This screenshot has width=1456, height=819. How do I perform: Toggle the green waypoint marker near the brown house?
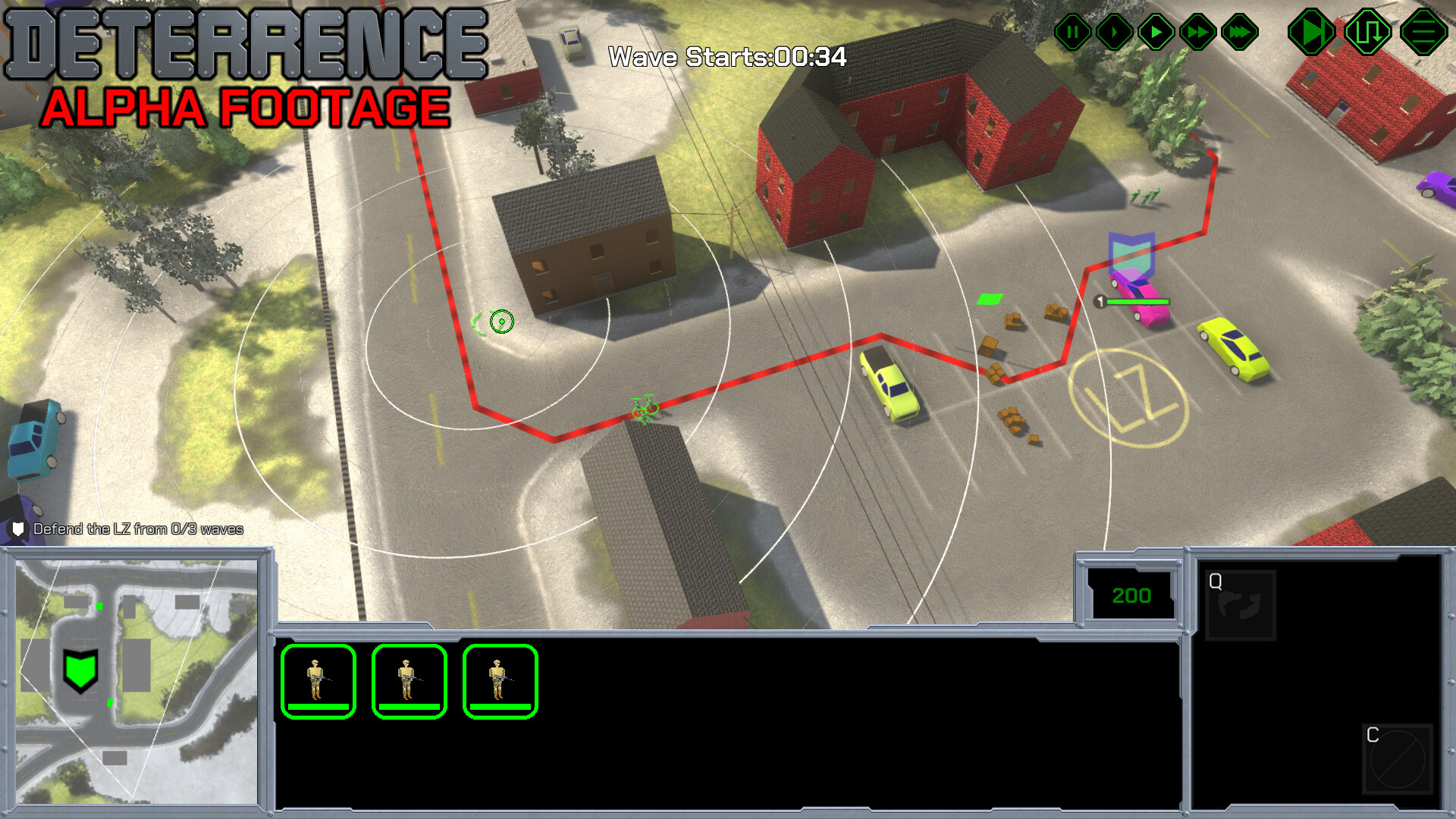pyautogui.click(x=501, y=322)
